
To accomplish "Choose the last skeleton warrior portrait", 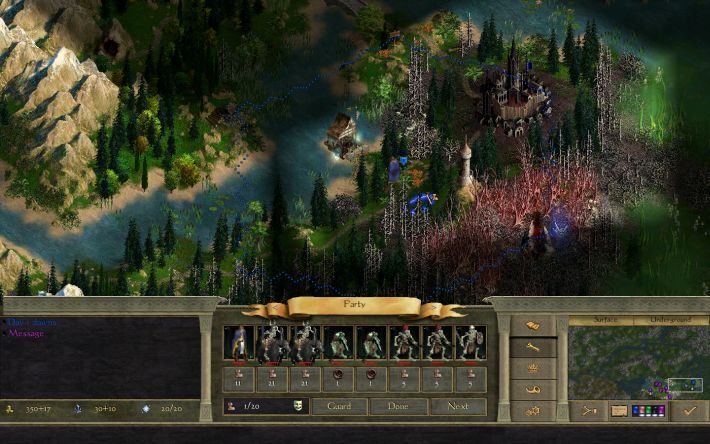I will tap(471, 343).
